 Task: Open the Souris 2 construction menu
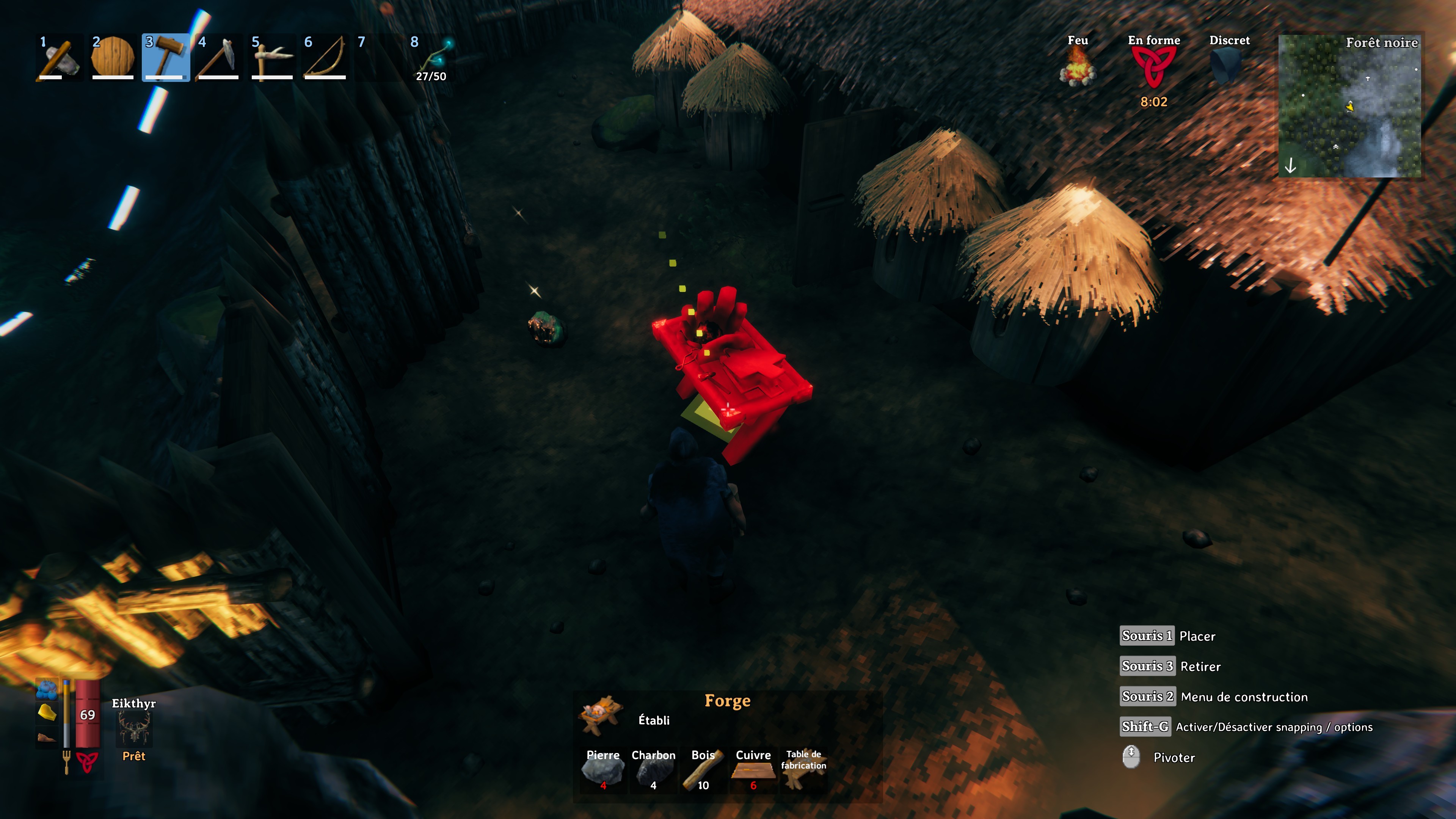[1148, 697]
